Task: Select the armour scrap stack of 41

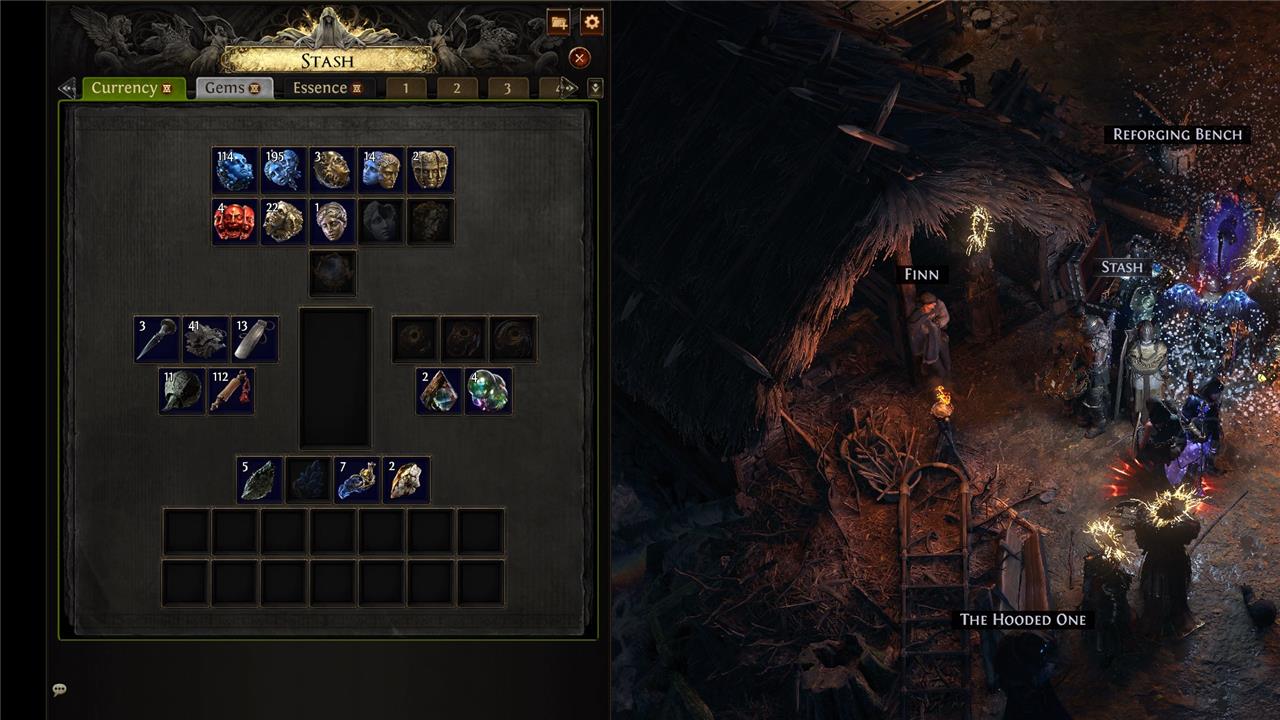Action: click(x=206, y=340)
